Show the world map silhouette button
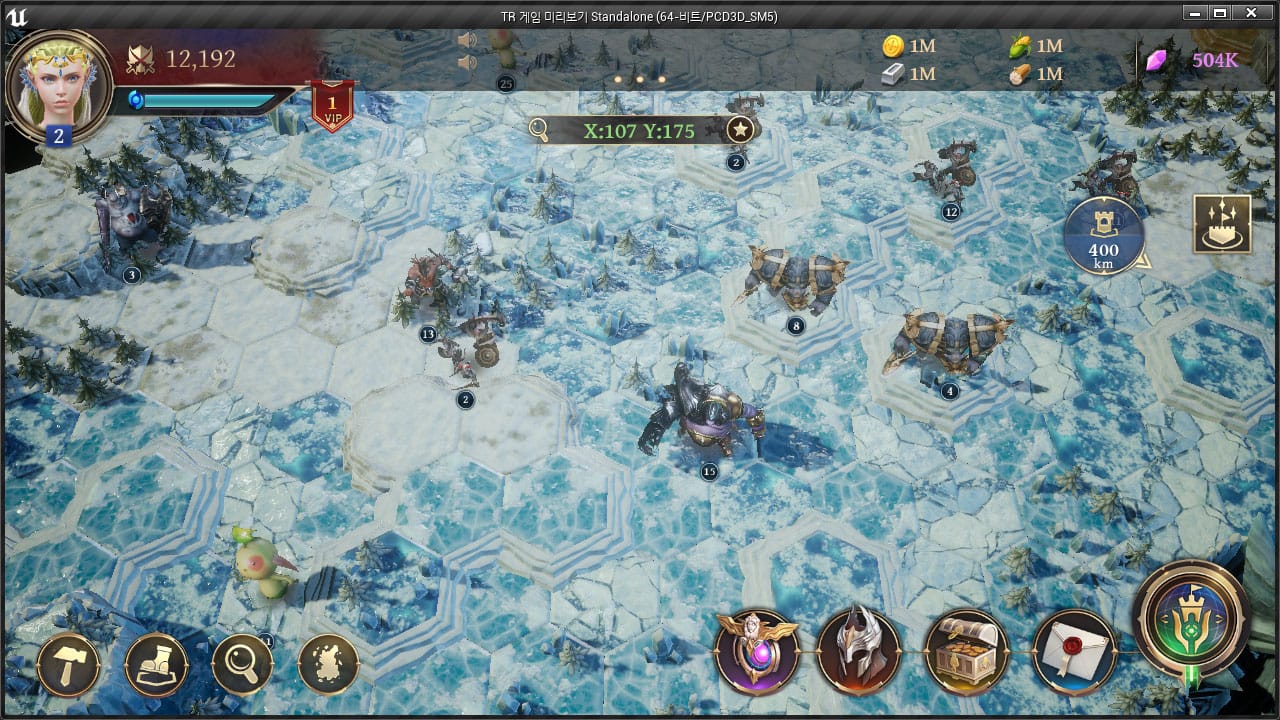This screenshot has width=1280, height=720. [328, 665]
